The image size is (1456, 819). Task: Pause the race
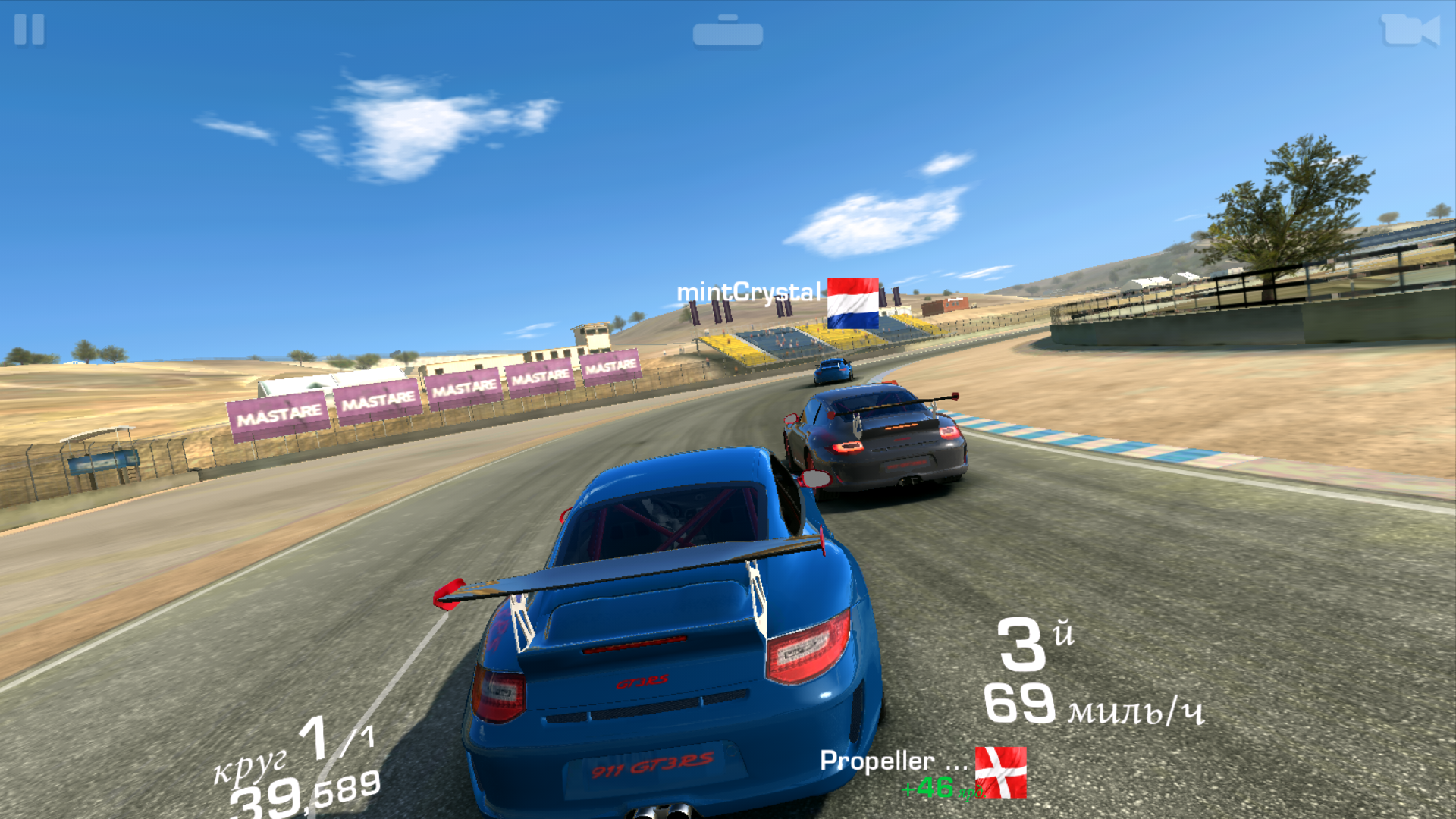(x=29, y=30)
